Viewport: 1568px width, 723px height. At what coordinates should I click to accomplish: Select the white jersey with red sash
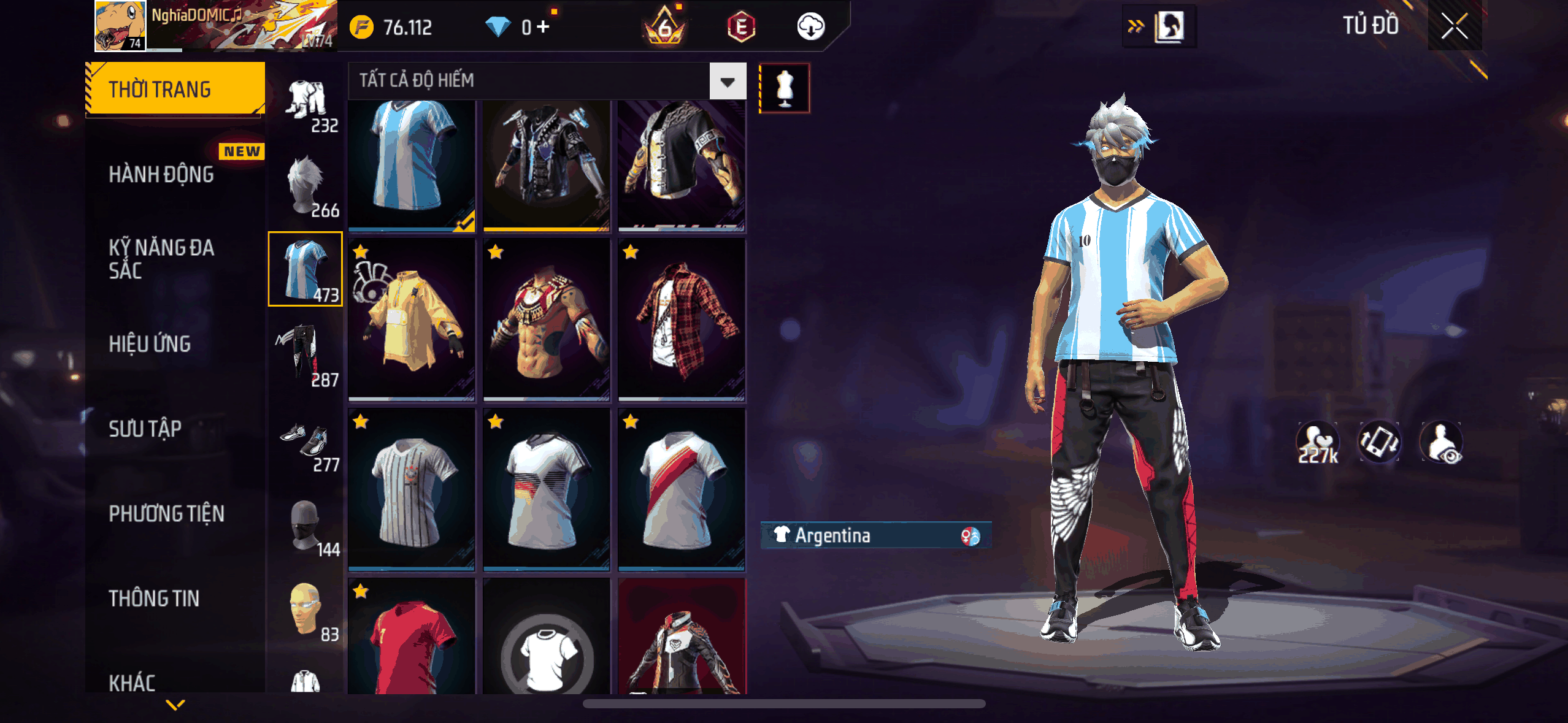[x=682, y=489]
